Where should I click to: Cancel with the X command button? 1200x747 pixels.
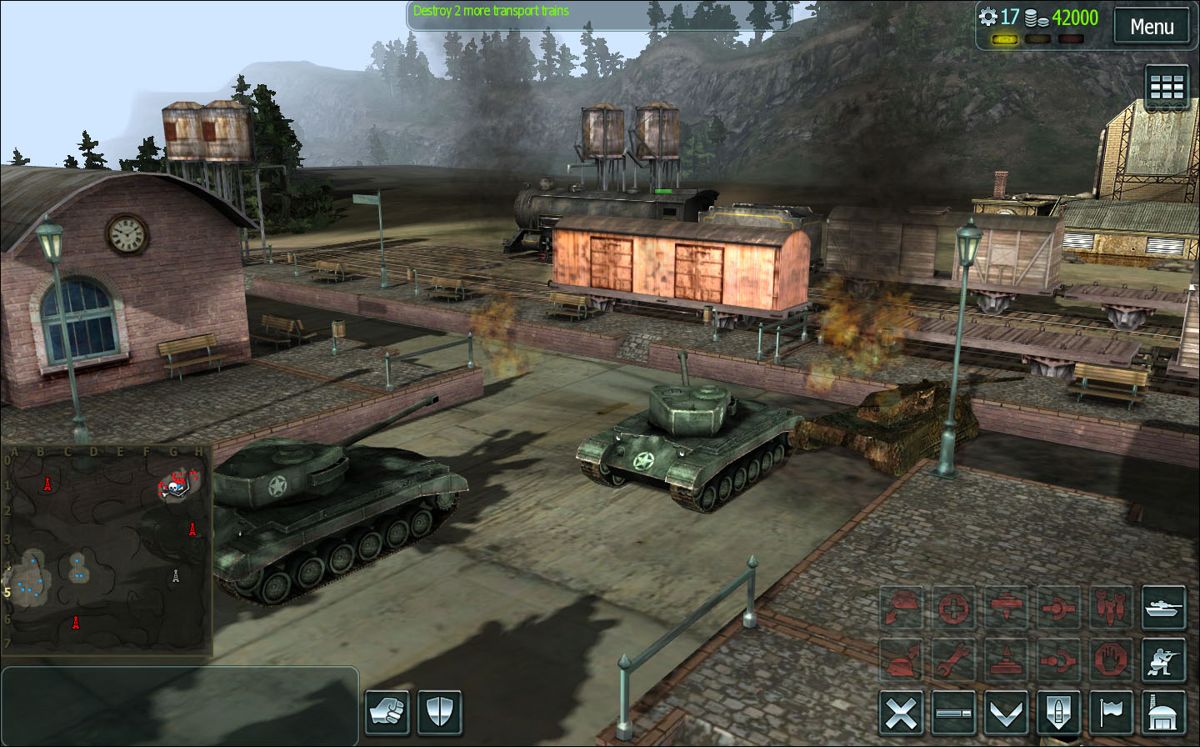(x=901, y=713)
